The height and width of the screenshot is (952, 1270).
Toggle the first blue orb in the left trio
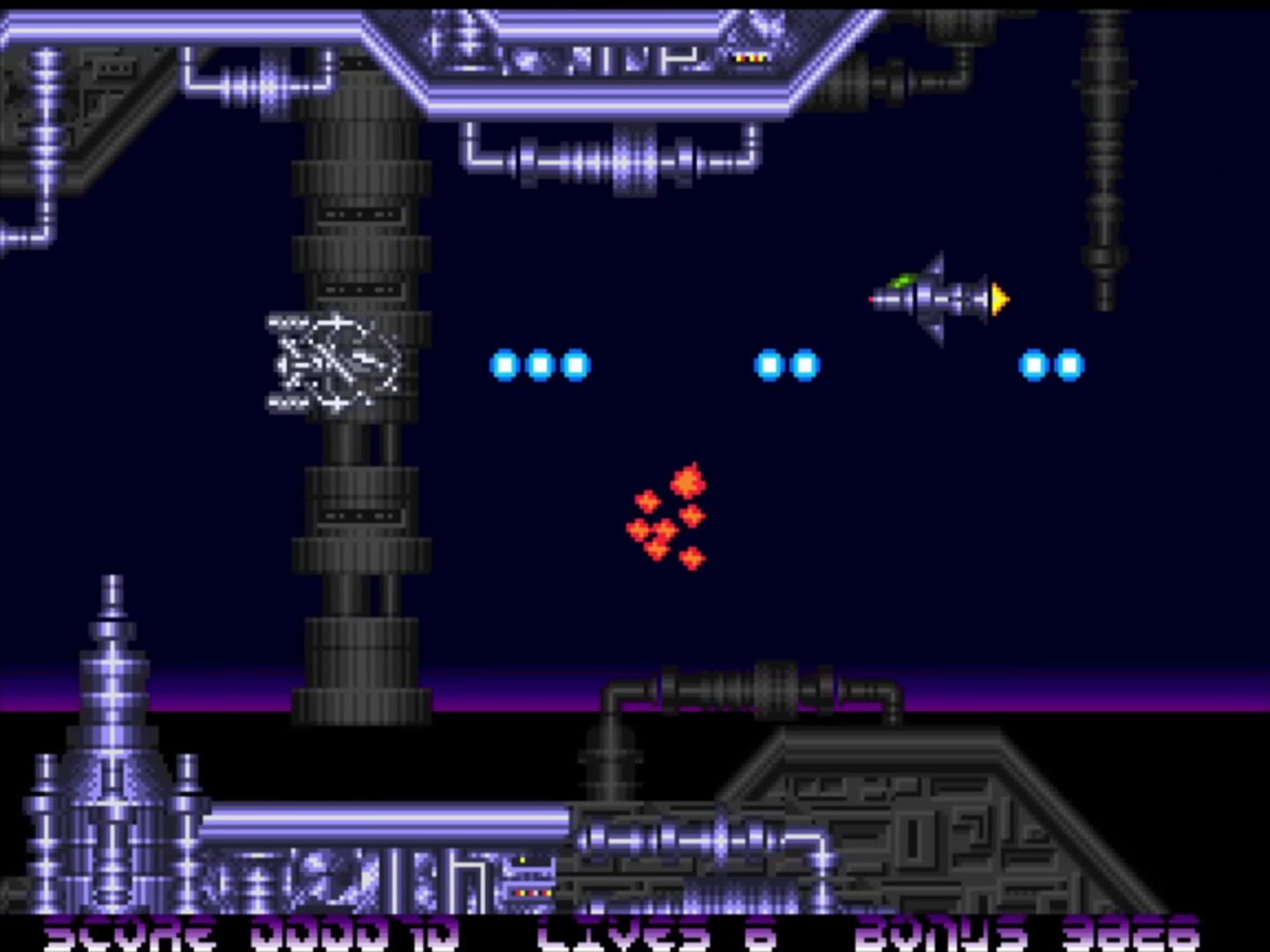click(504, 364)
